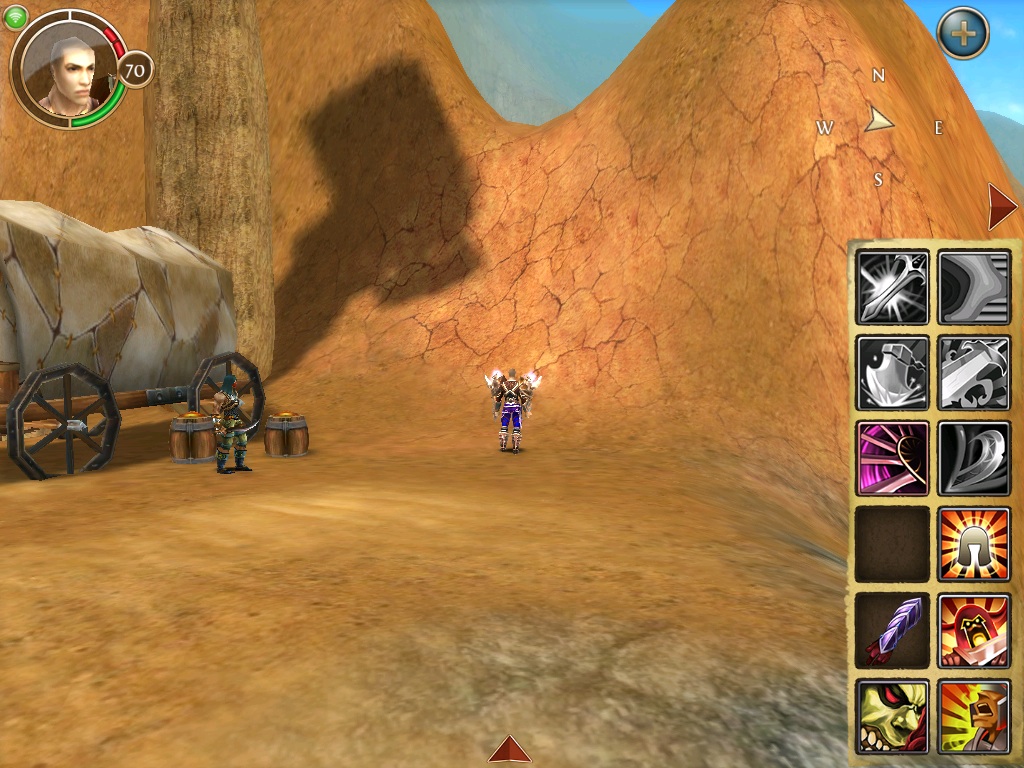Select the compass arrow
Screen dimensions: 1024x768
[x=879, y=121]
